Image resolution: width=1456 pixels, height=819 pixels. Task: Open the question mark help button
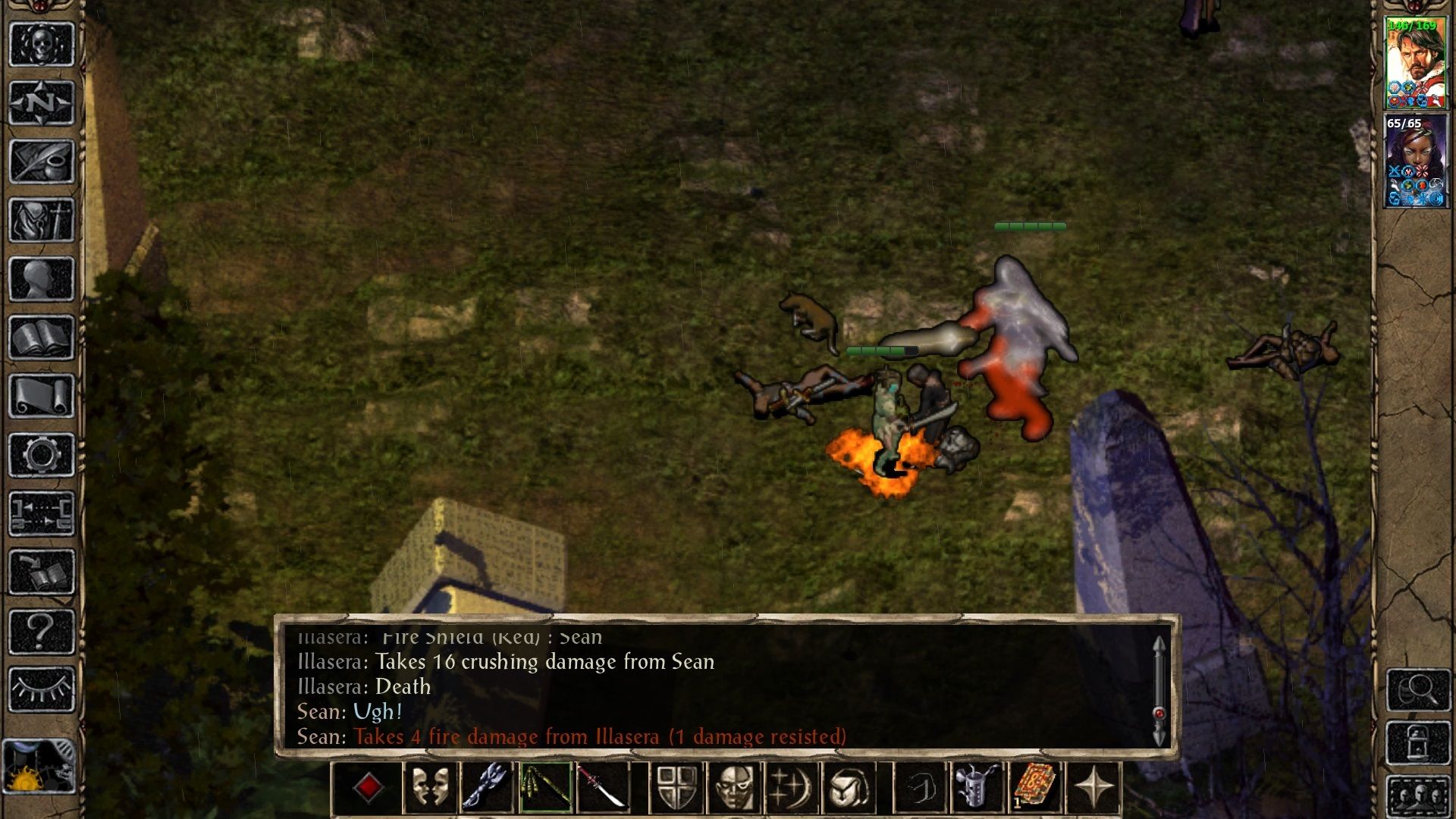click(x=42, y=631)
